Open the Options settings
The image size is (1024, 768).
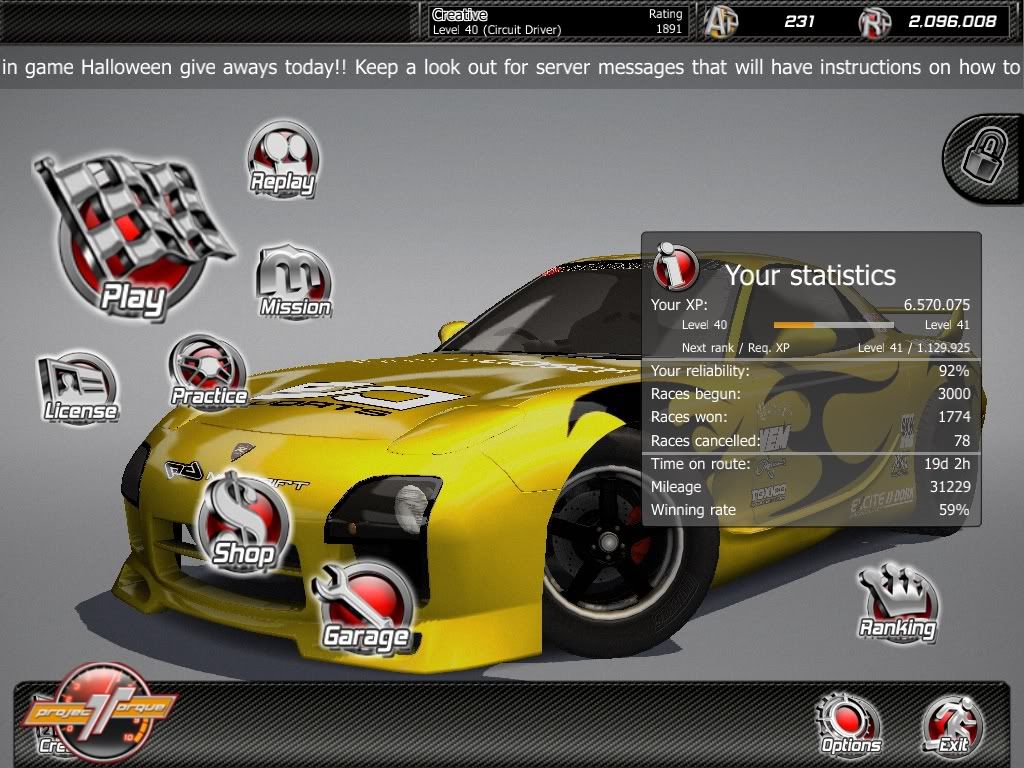[x=850, y=724]
